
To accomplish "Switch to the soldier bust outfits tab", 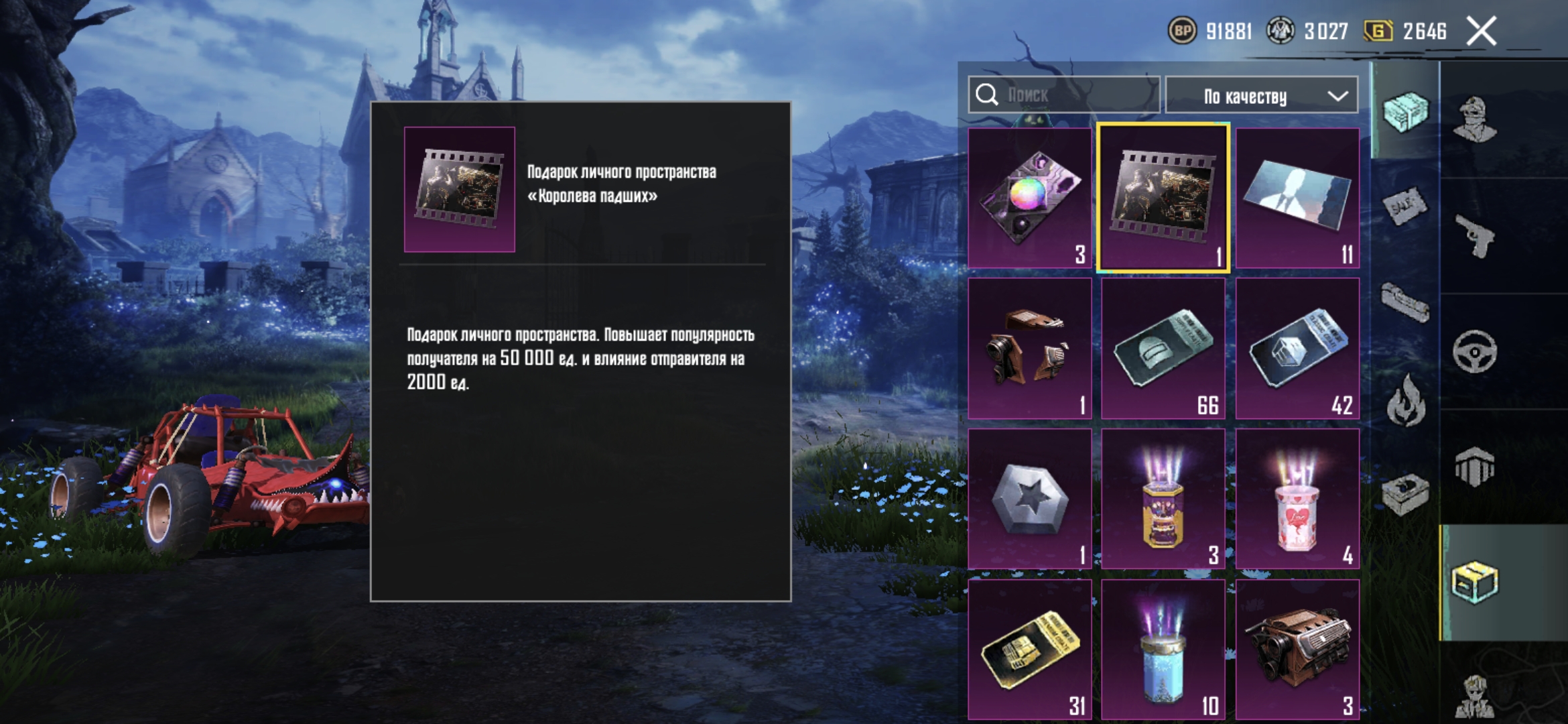I will (x=1474, y=119).
